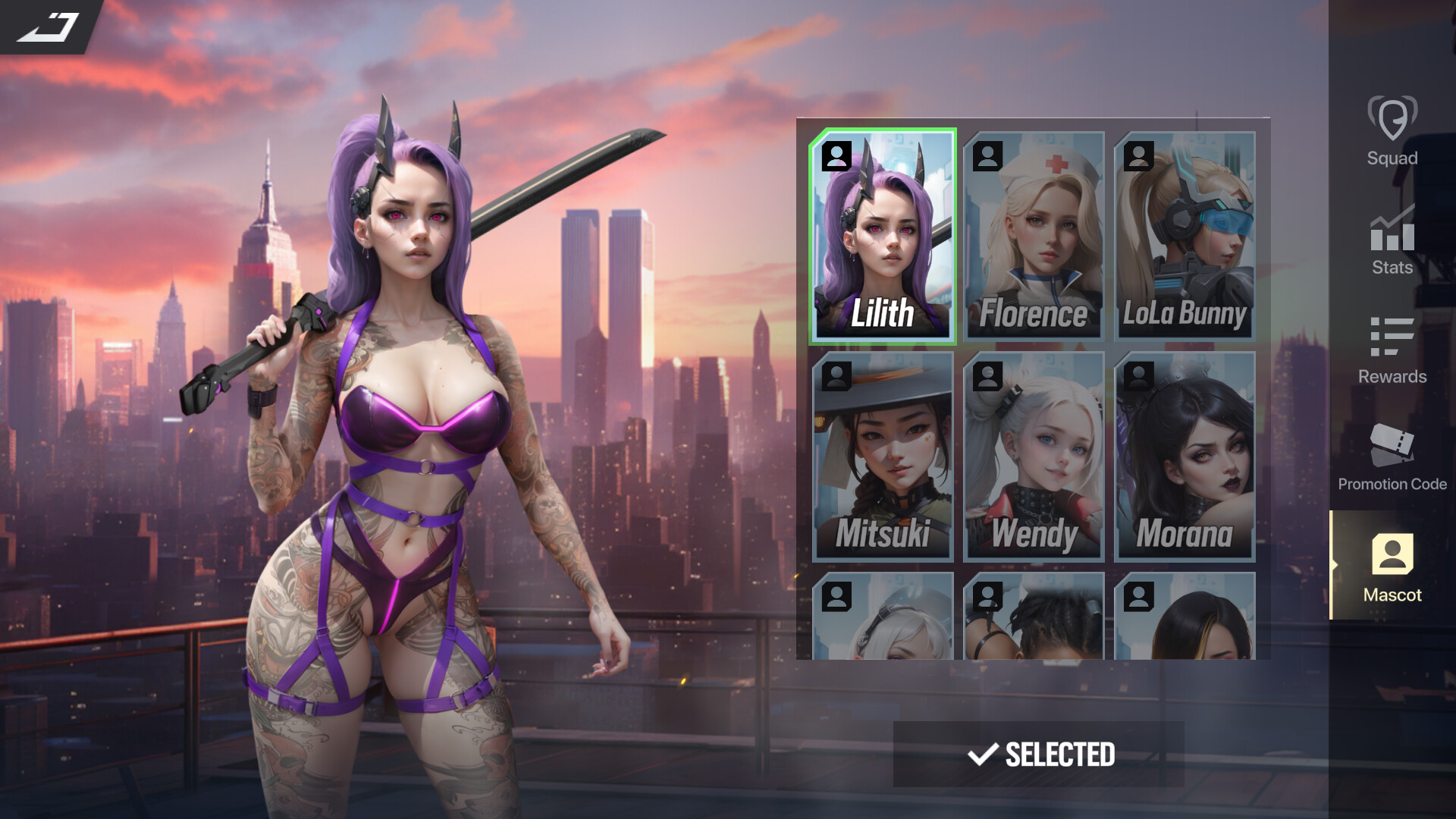This screenshot has height=819, width=1456.
Task: Click the profile badge on Lilith's card
Action: (x=837, y=155)
